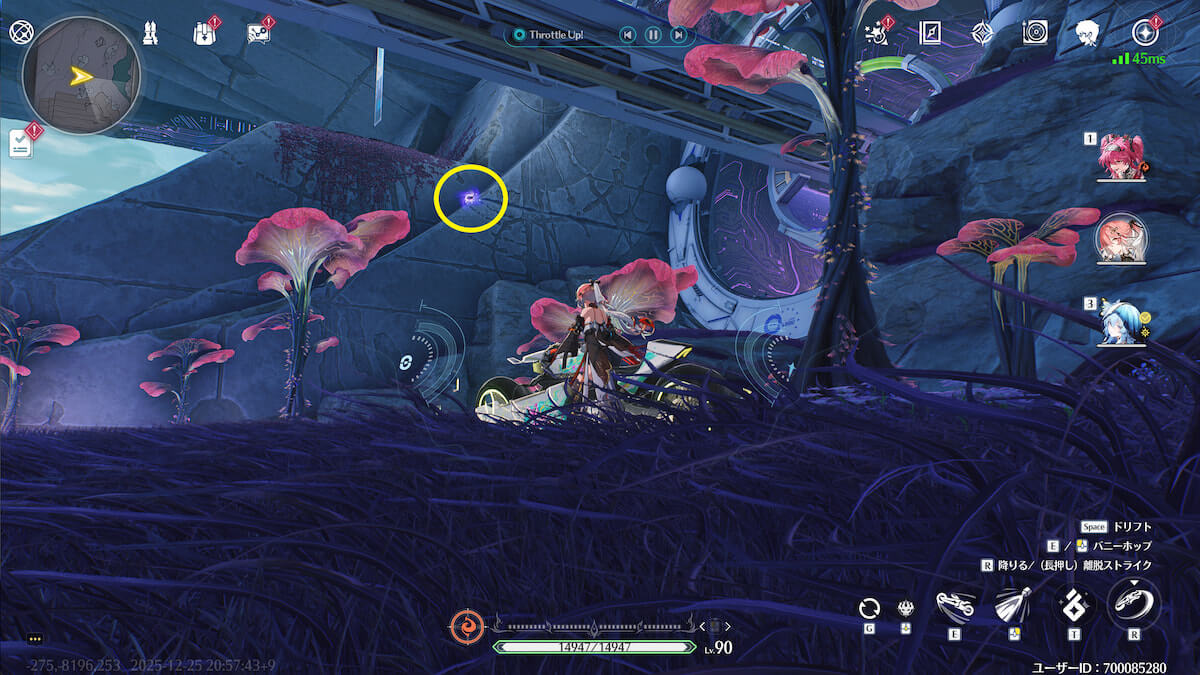Click the globe icon beside the minimap
The width and height of the screenshot is (1200, 675).
(x=20, y=31)
